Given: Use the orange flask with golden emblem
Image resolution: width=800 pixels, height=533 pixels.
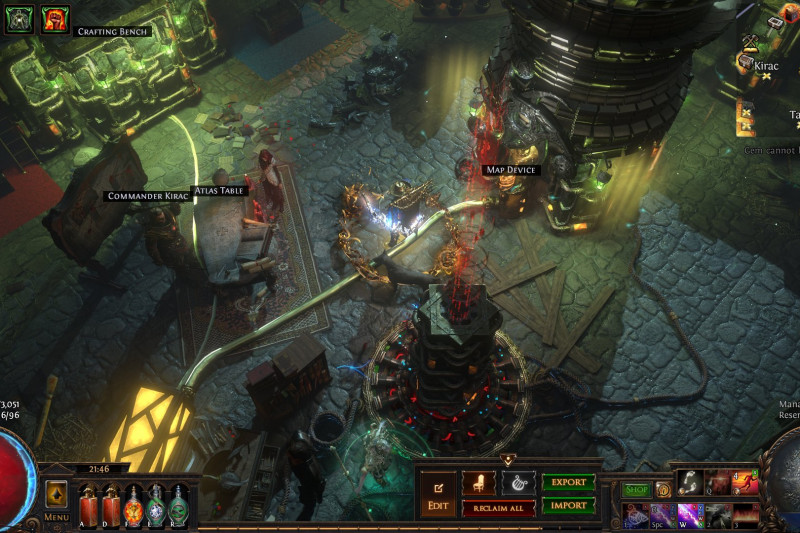Looking at the screenshot, I should (x=133, y=505).
